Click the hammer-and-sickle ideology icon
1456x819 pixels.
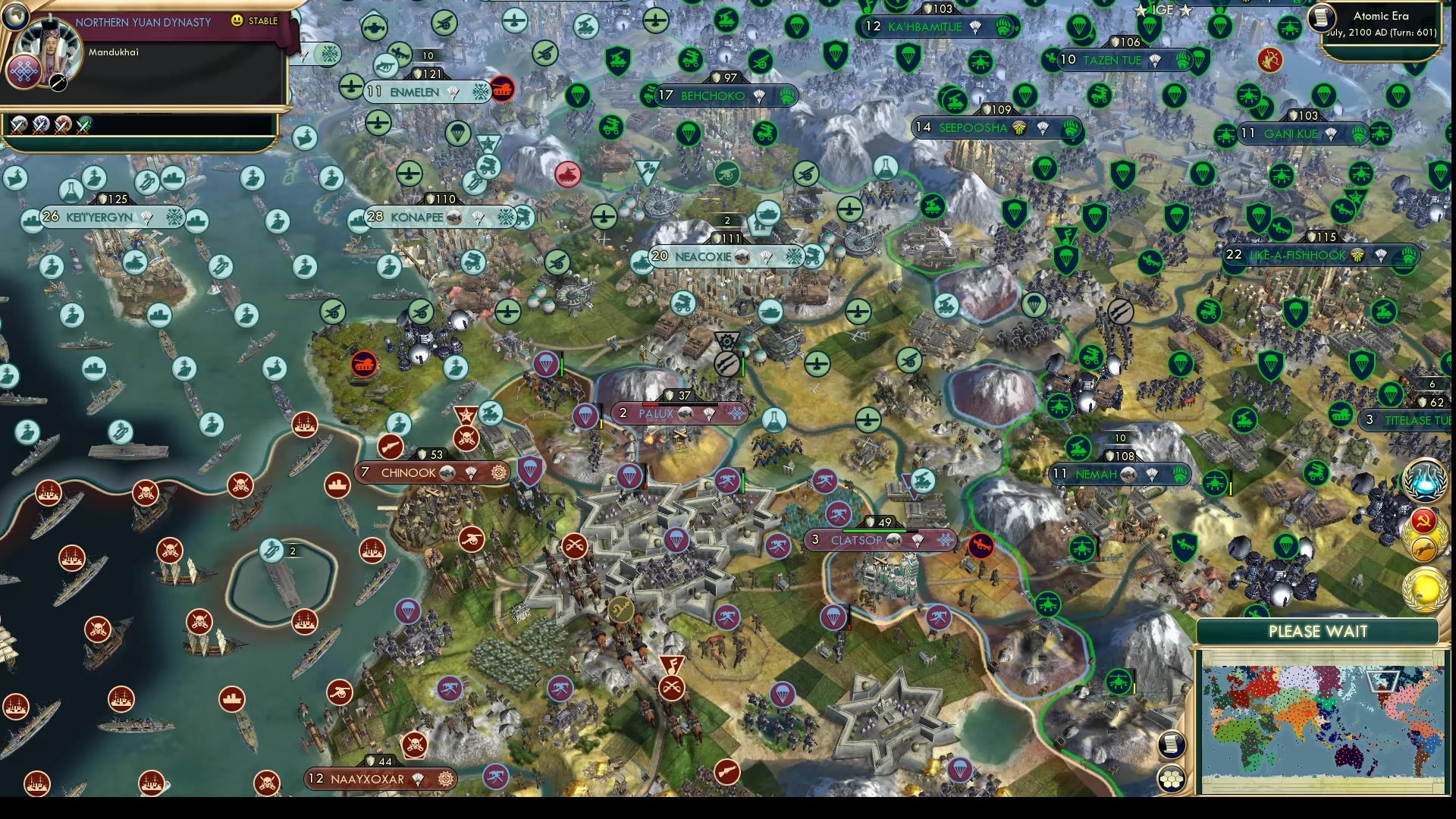[x=1423, y=520]
